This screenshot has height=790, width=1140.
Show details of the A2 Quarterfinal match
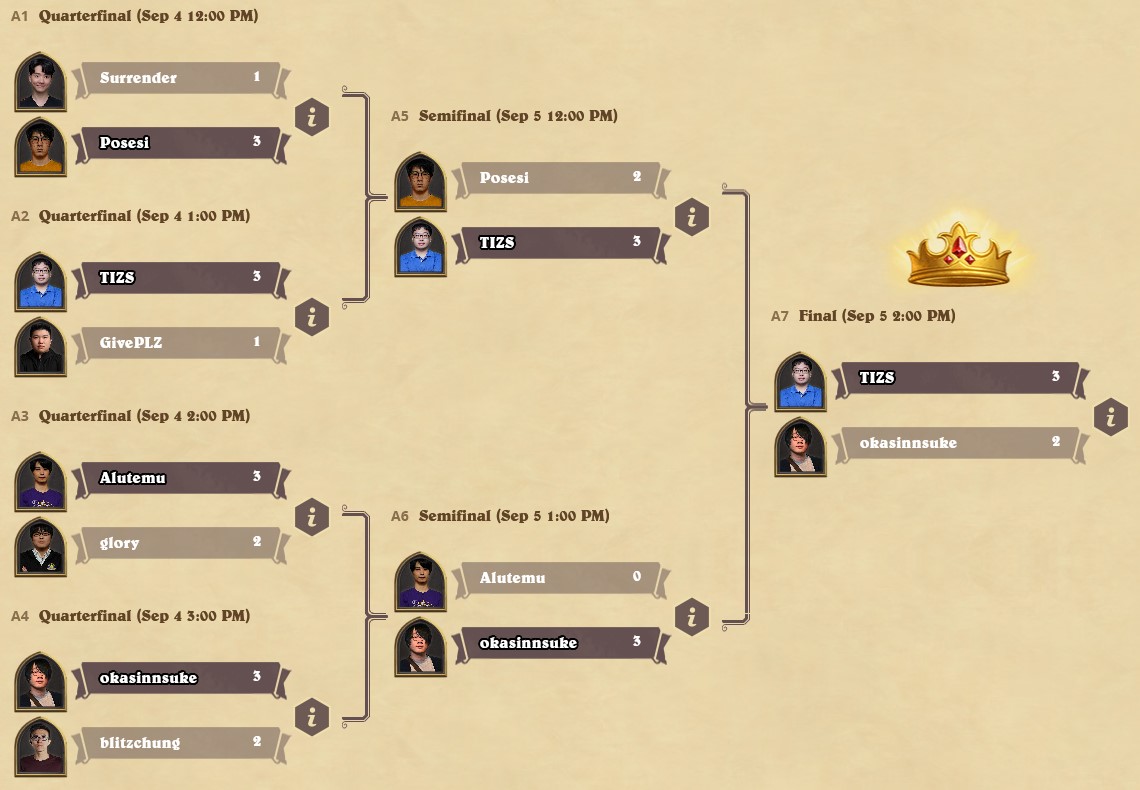pyautogui.click(x=312, y=318)
